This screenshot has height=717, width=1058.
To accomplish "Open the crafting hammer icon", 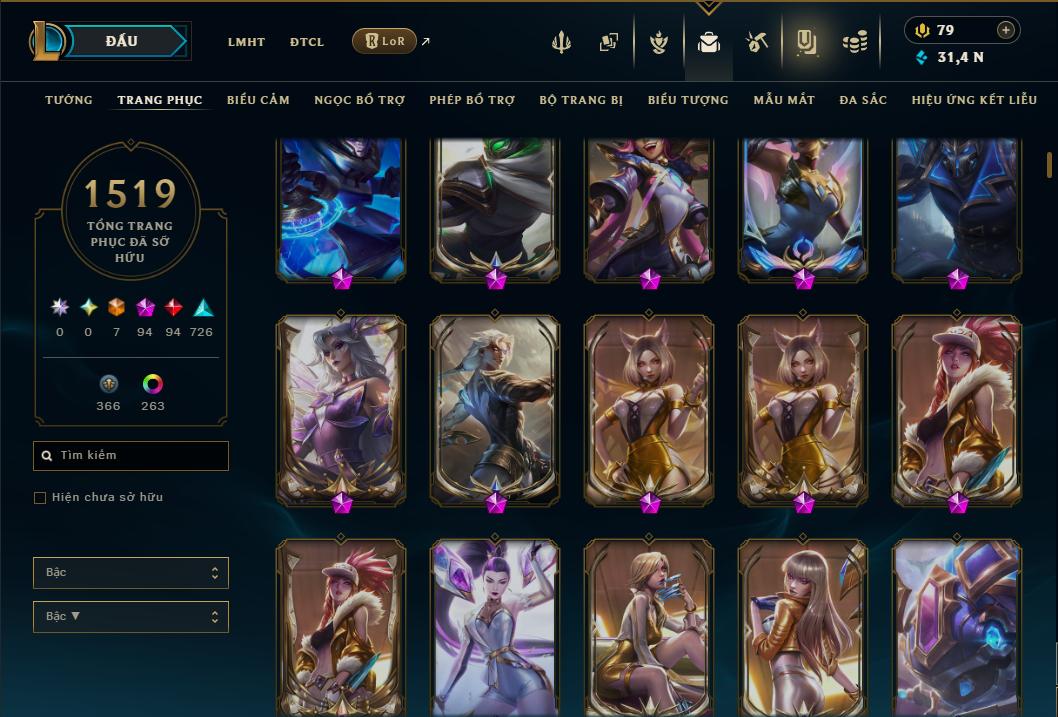I will click(756, 42).
